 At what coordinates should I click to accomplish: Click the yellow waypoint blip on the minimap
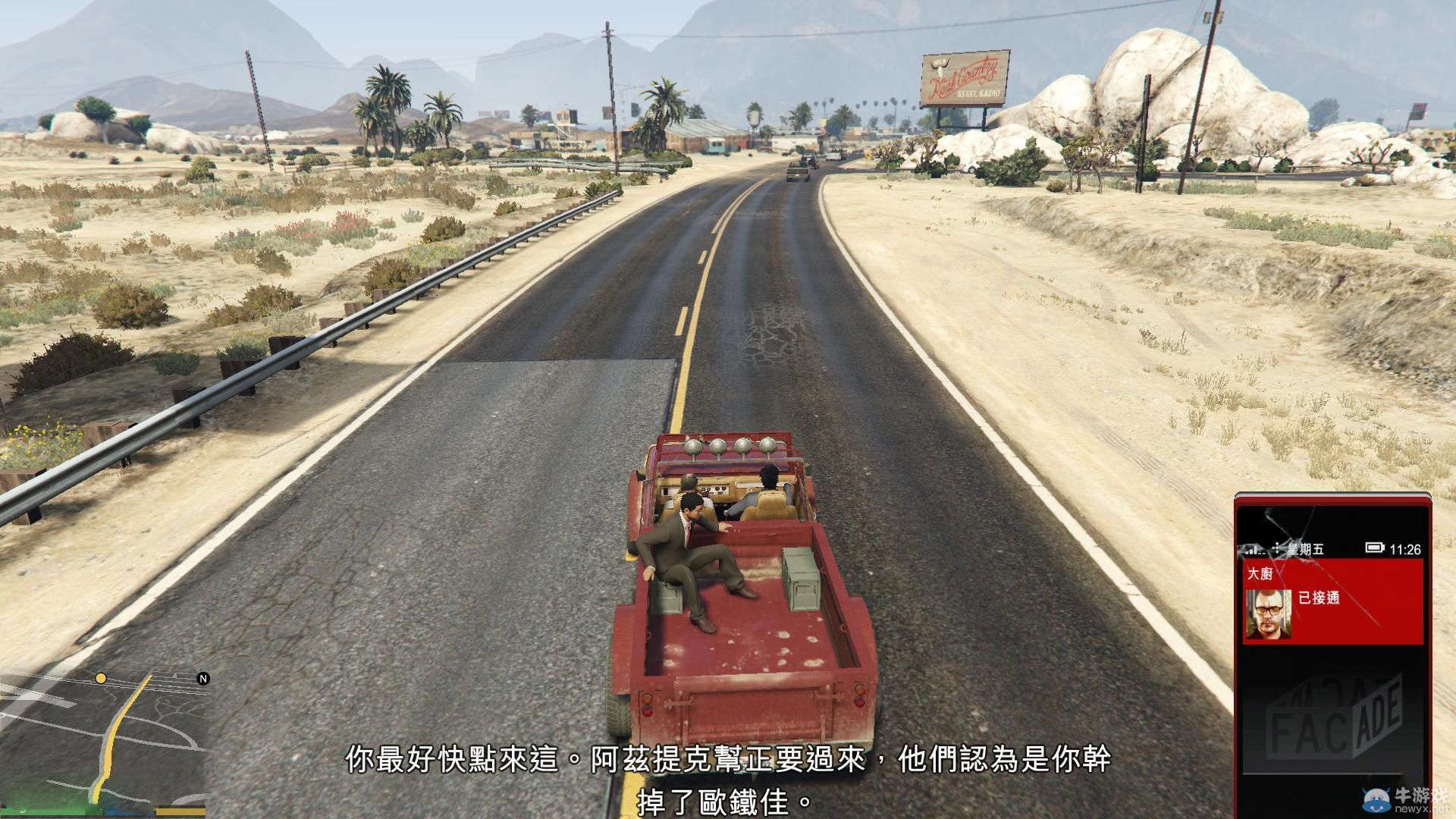100,679
